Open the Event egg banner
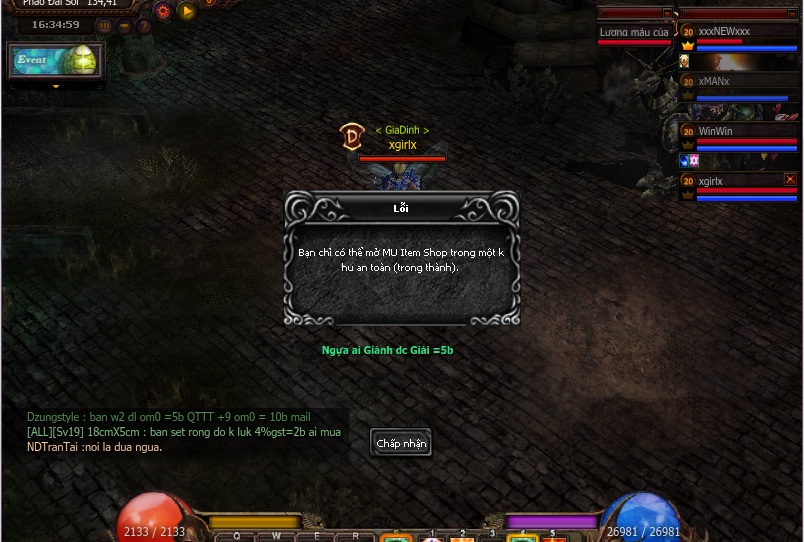 coord(56,61)
